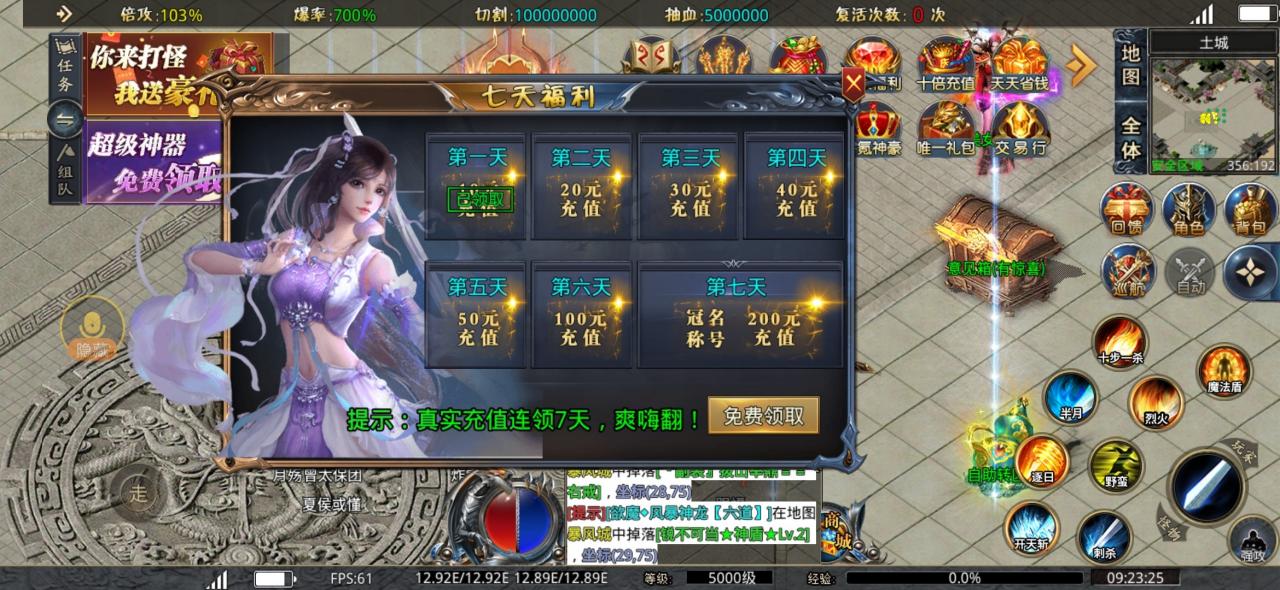The width and height of the screenshot is (1280, 590).
Task: Trigger the 开天斩 skill
Action: click(1031, 526)
